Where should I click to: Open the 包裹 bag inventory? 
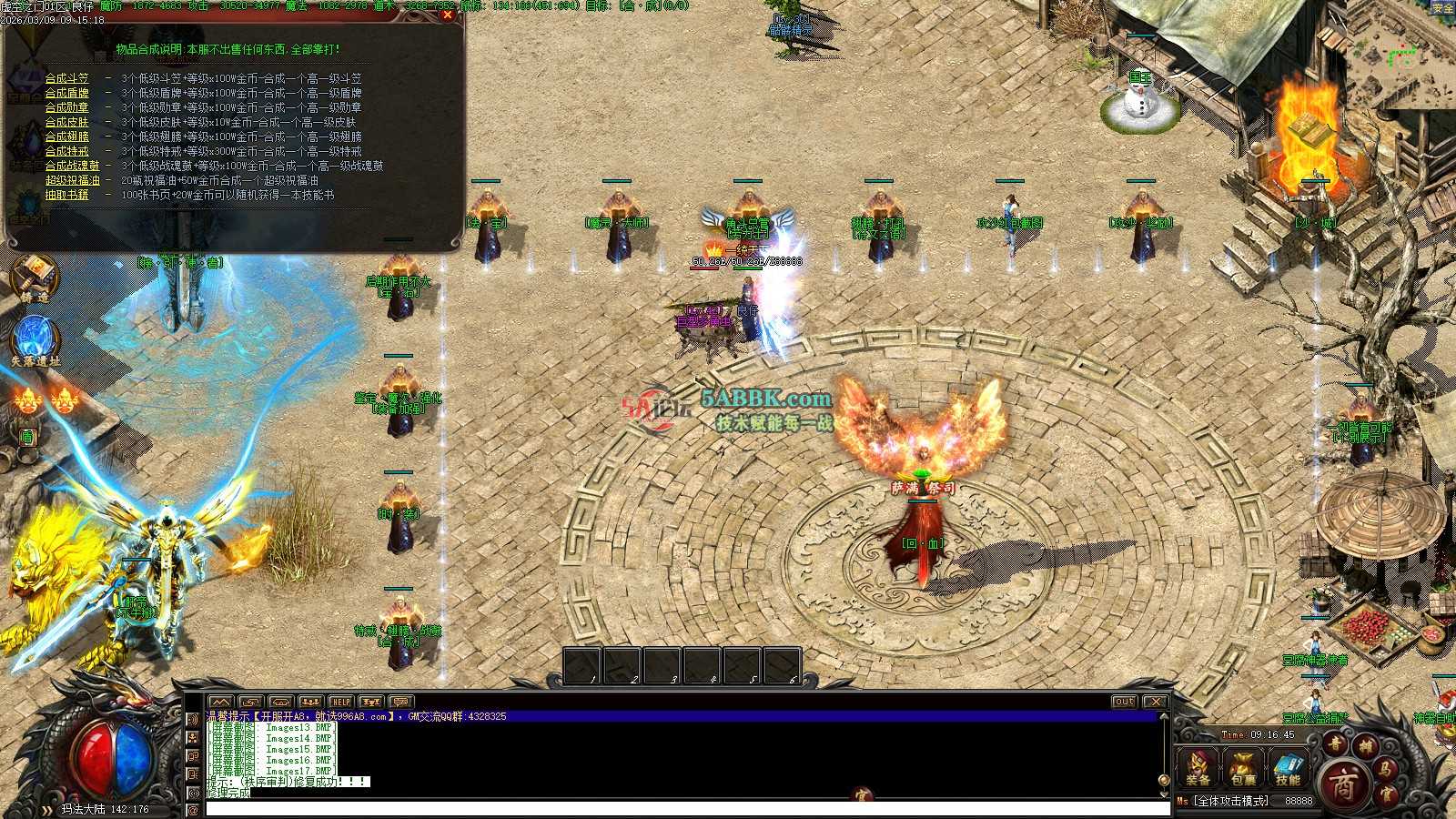coord(1243,767)
